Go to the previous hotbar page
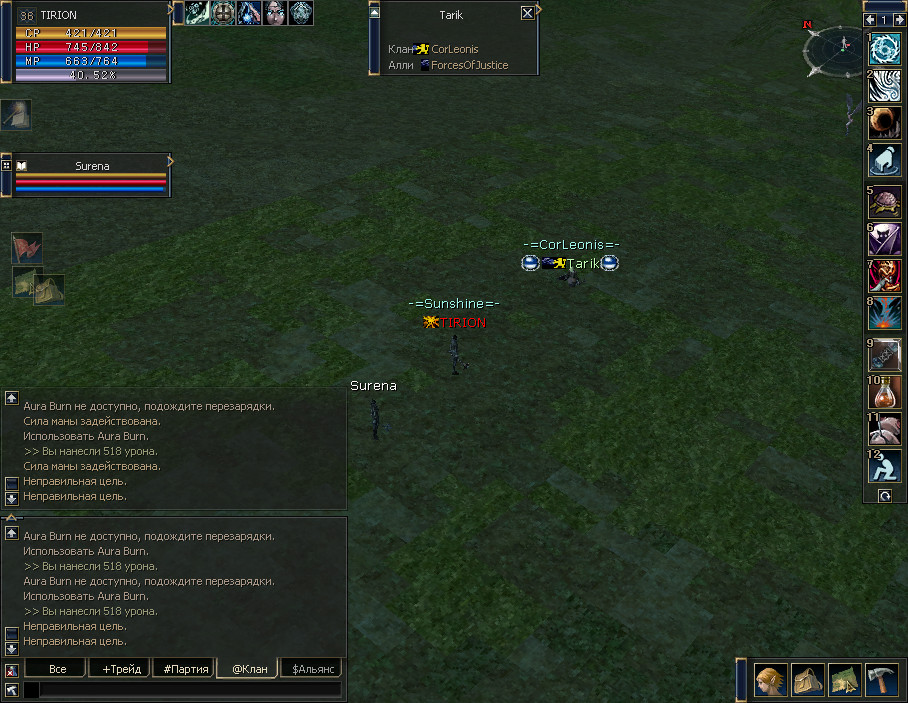 [870, 19]
